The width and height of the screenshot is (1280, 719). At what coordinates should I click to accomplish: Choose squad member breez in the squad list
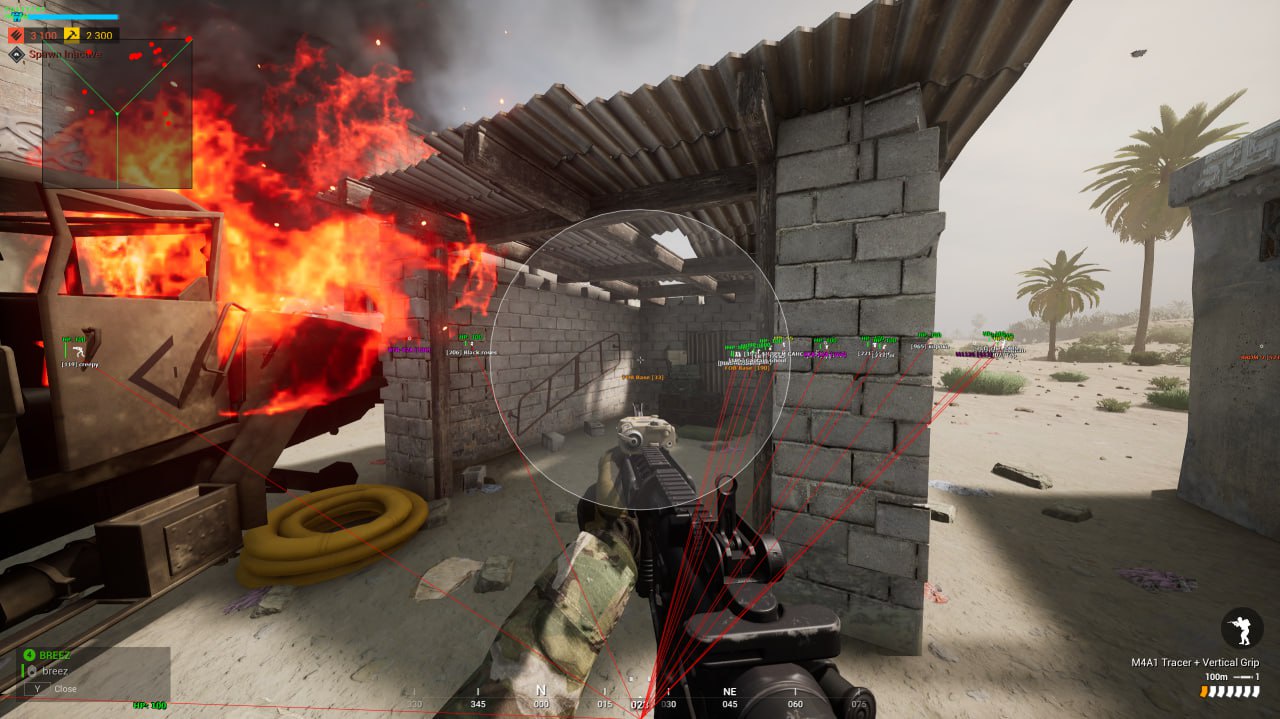click(x=55, y=671)
